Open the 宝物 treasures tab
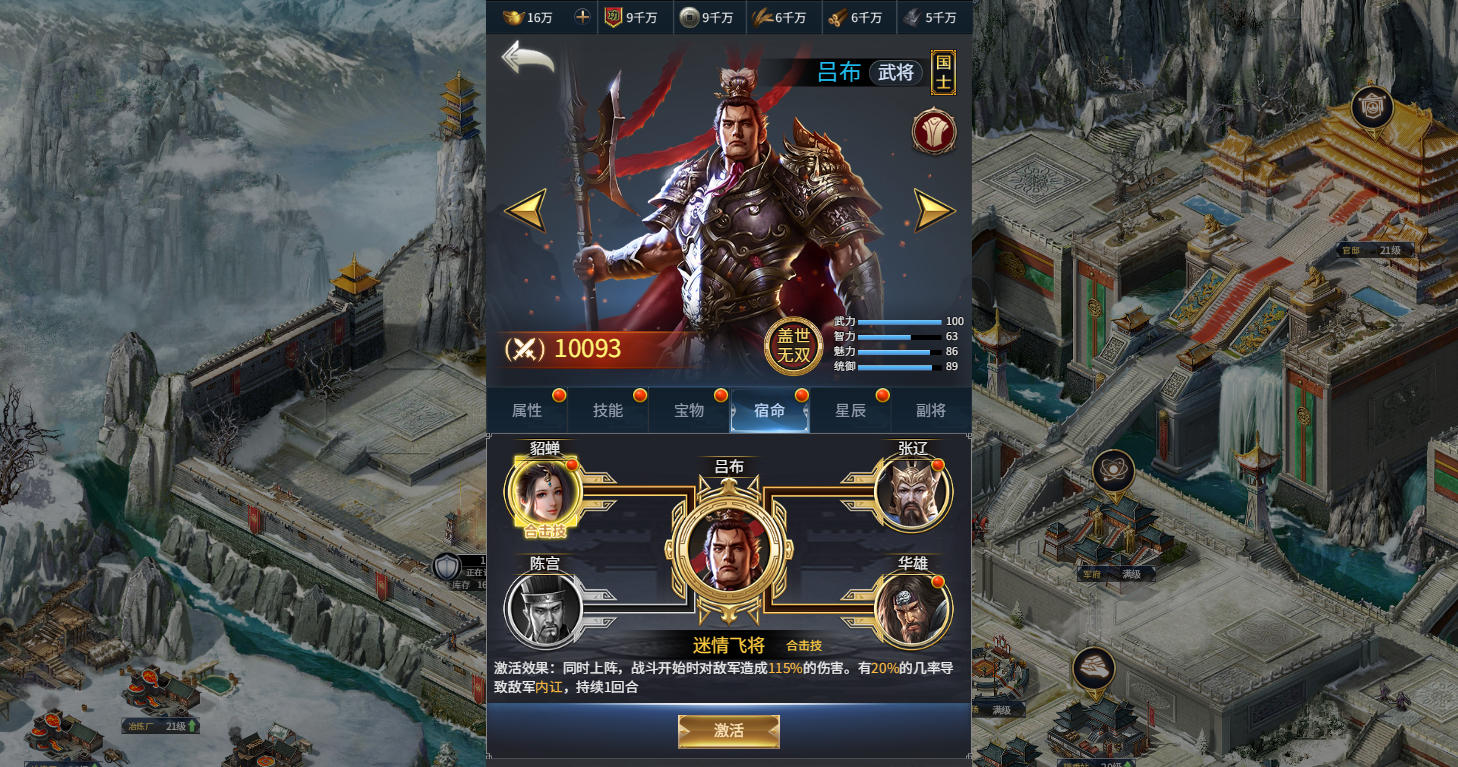 pos(689,410)
